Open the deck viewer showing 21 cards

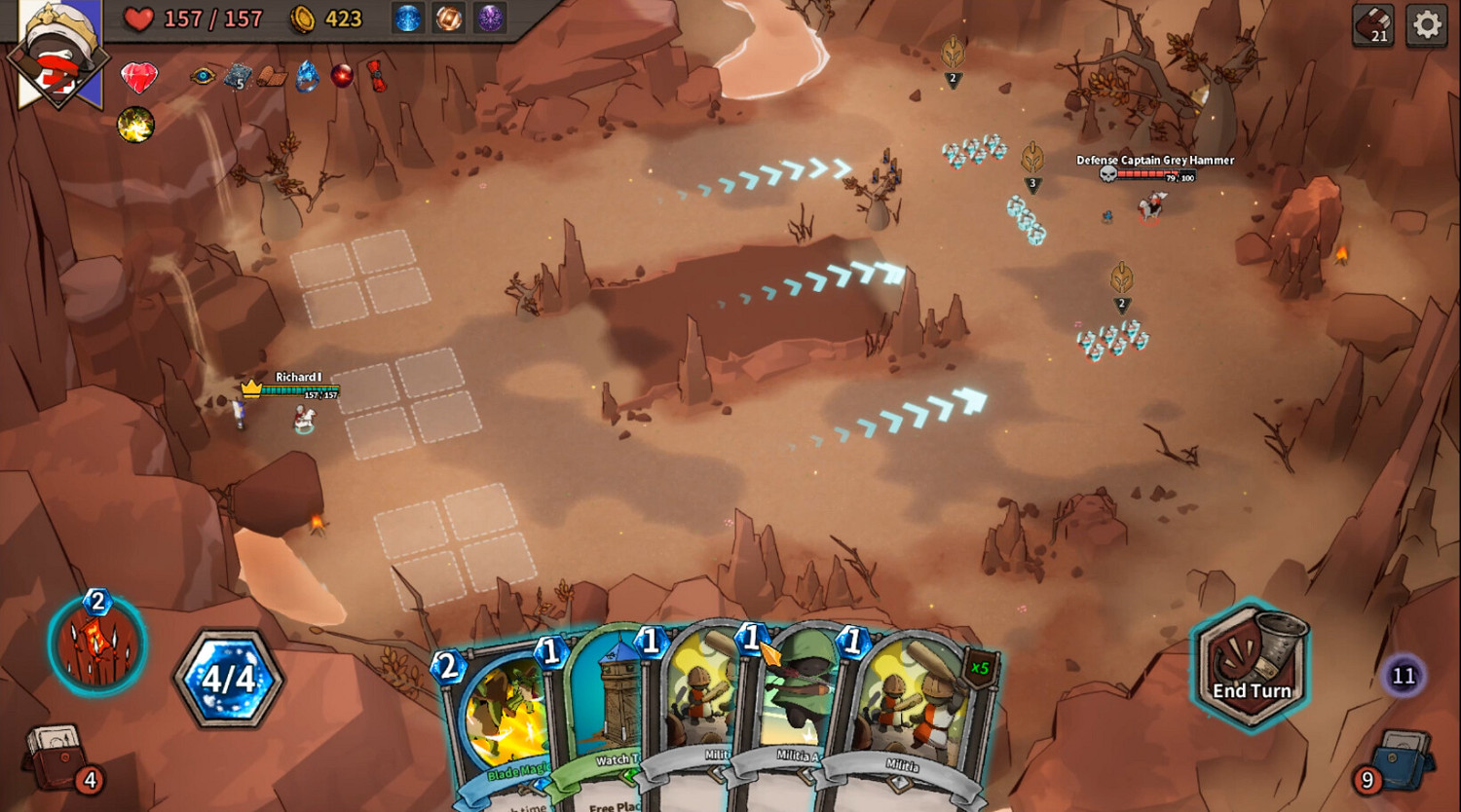1373,24
